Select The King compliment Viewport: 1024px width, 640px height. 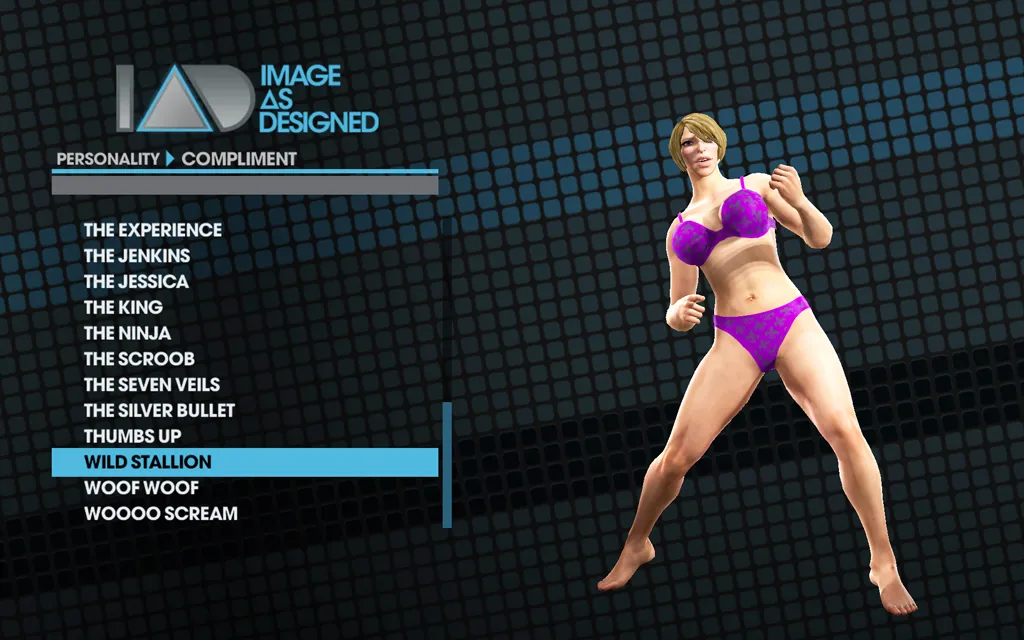pos(123,308)
